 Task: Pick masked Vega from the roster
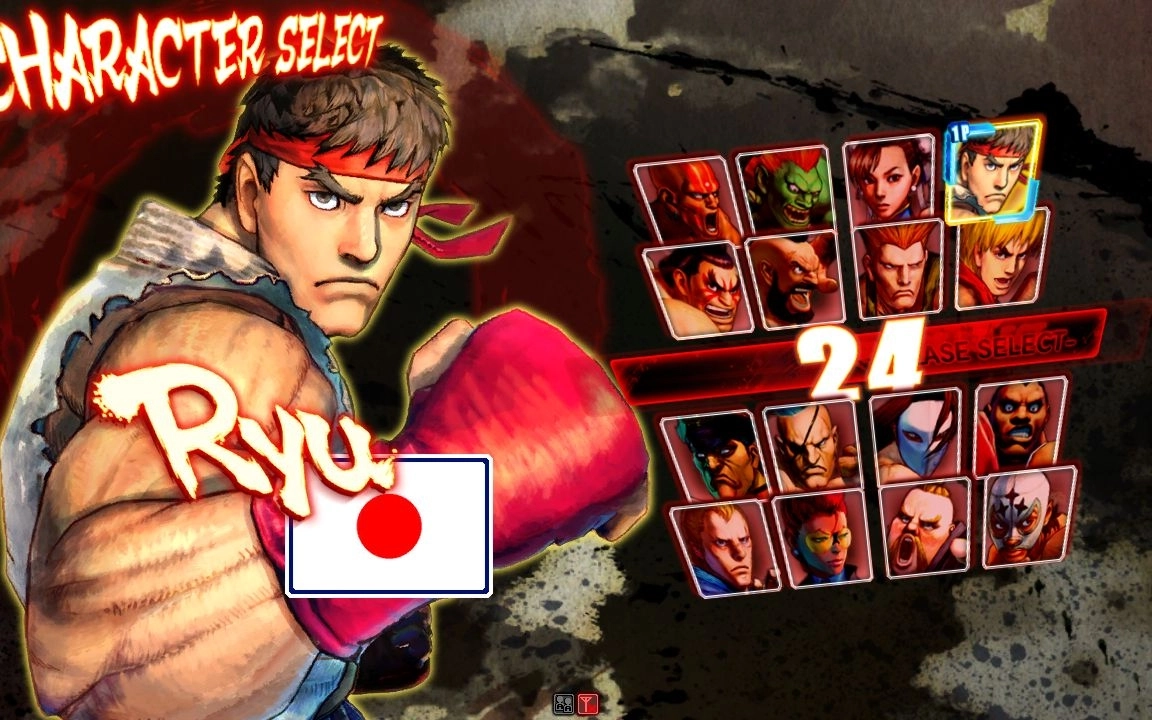917,436
